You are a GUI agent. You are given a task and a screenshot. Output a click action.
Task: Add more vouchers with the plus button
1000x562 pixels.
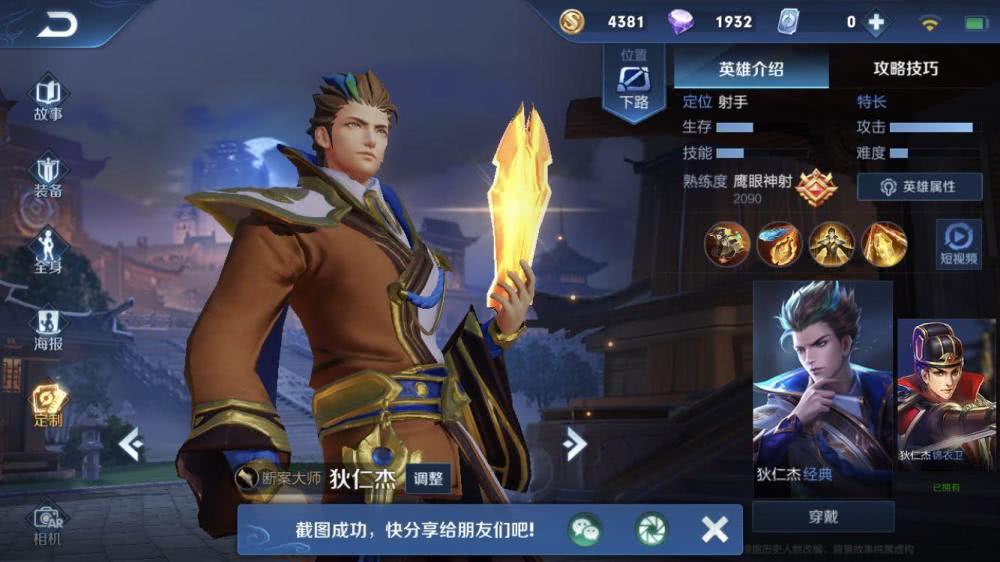pos(876,22)
